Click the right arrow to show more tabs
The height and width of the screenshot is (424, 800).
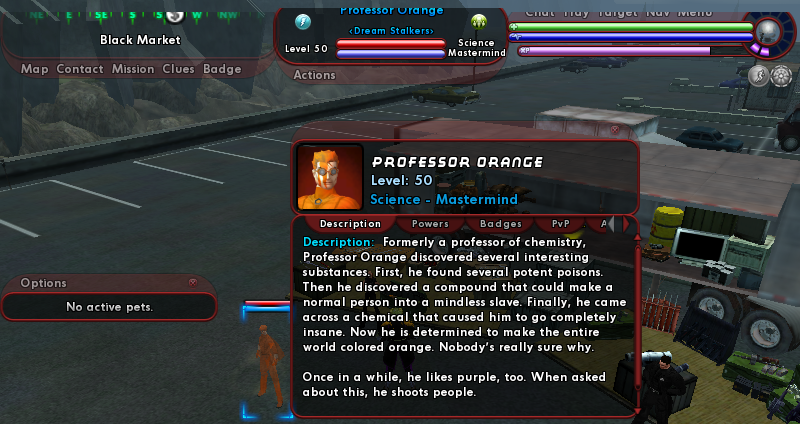(x=628, y=224)
